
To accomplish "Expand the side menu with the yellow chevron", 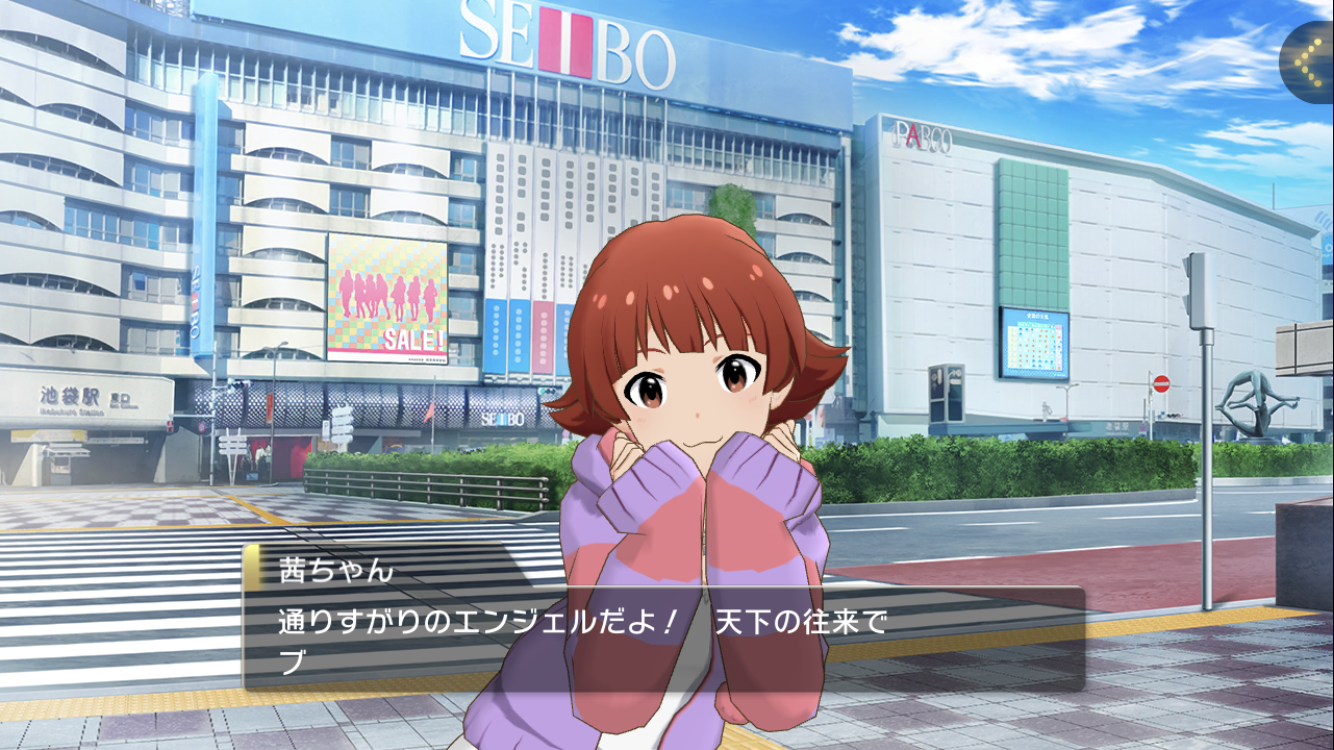I will (x=1309, y=60).
